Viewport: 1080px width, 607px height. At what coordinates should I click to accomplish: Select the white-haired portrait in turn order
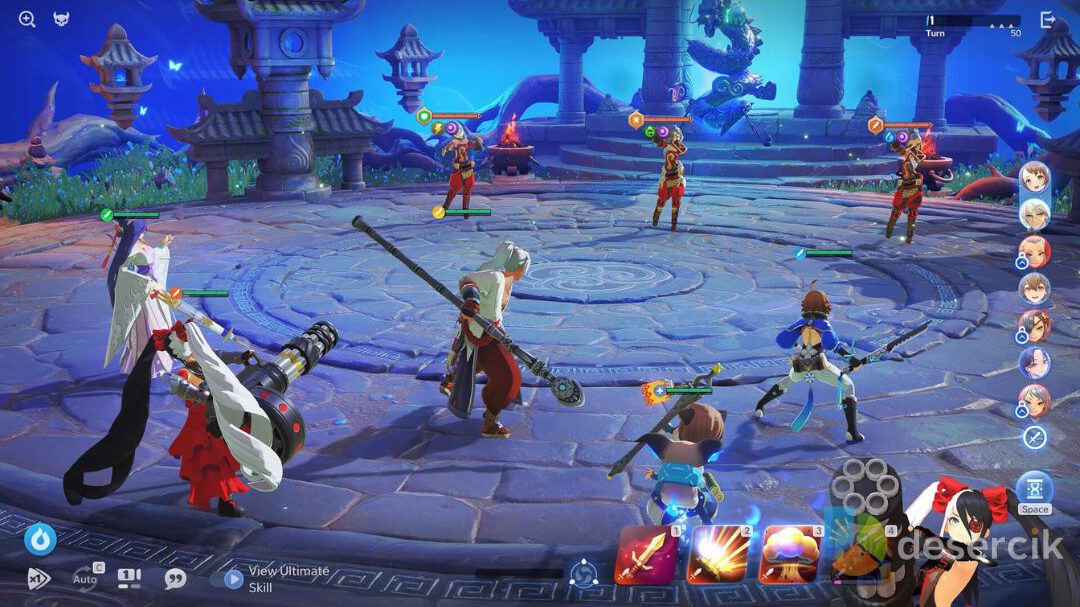coord(1034,214)
